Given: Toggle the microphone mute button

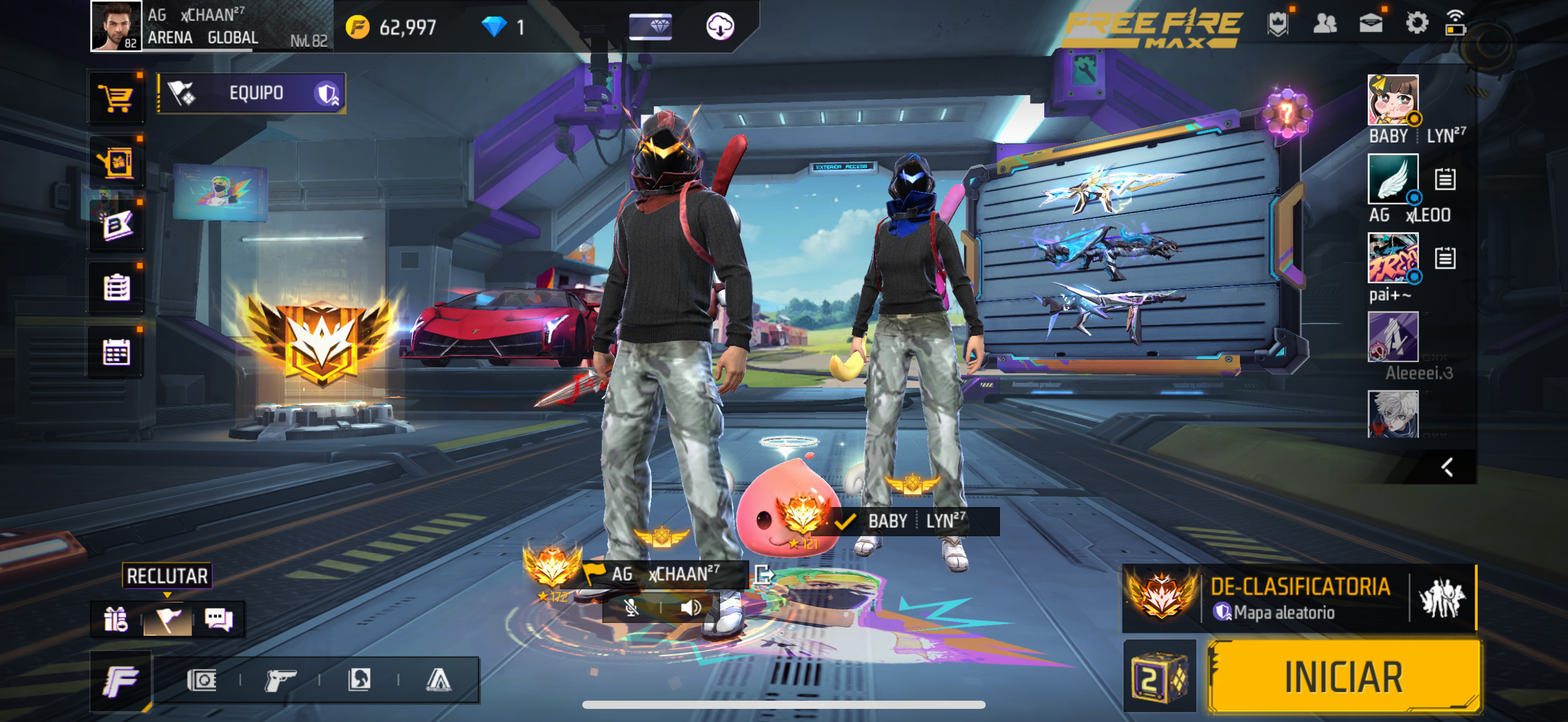Looking at the screenshot, I should pos(632,607).
